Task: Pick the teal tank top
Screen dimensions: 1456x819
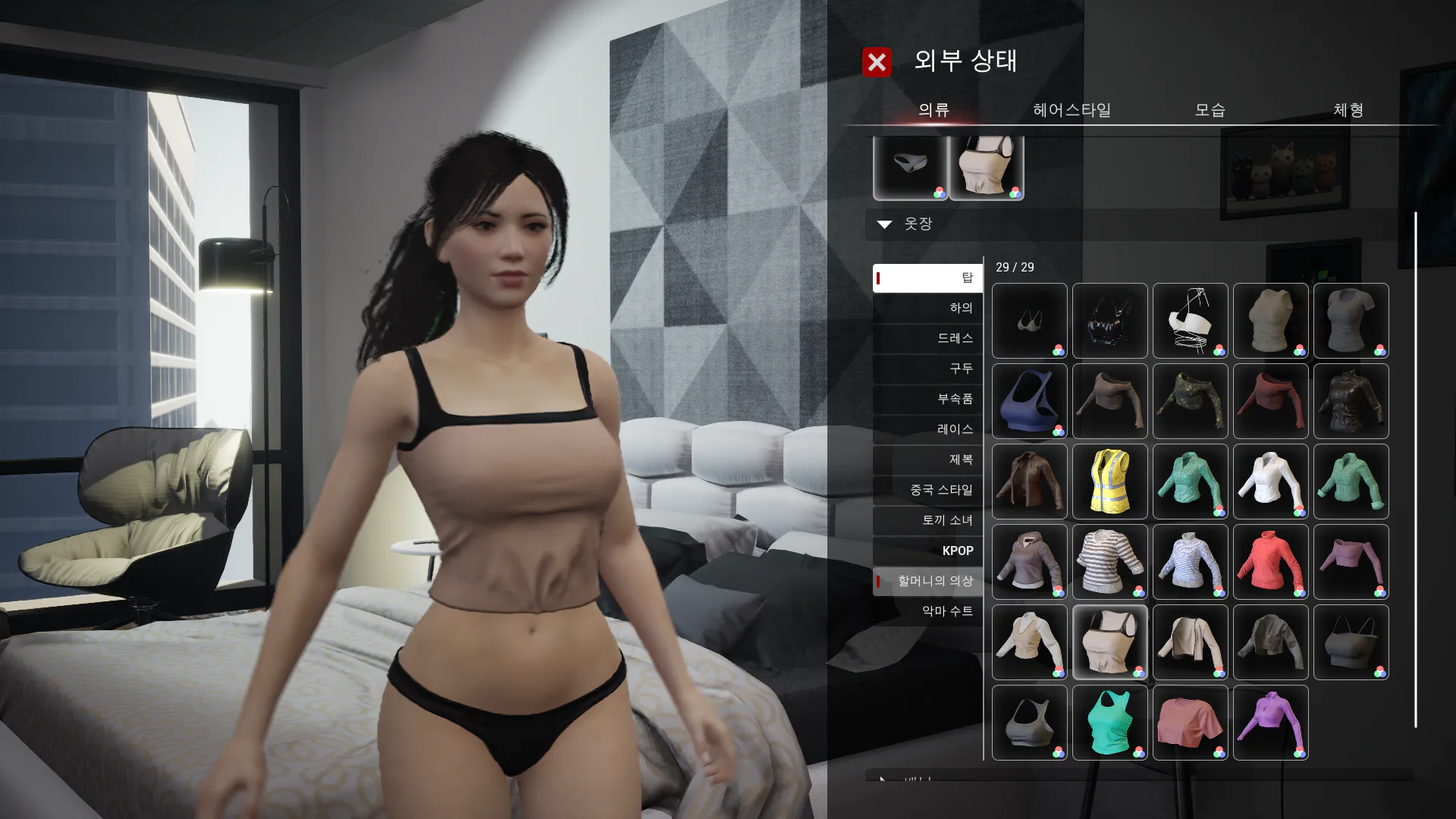Action: (x=1109, y=723)
